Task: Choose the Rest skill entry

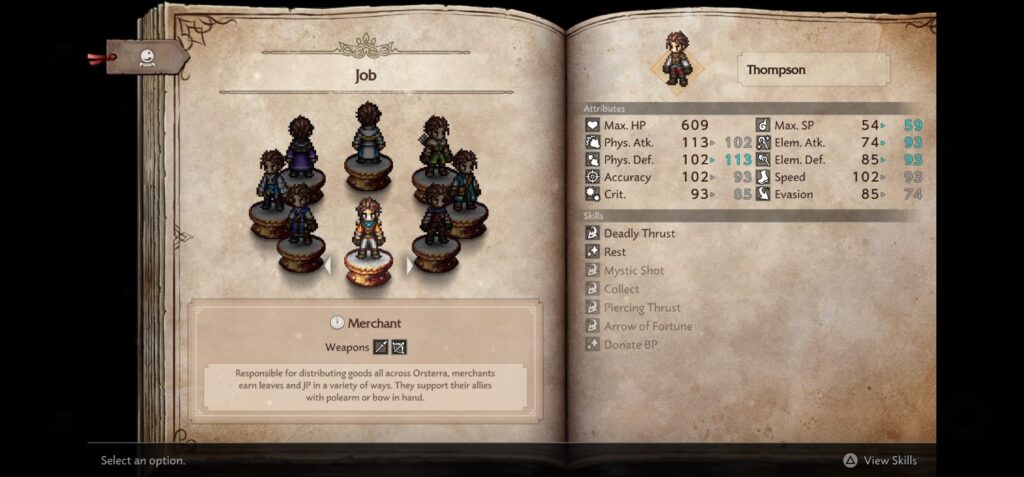Action: (614, 252)
